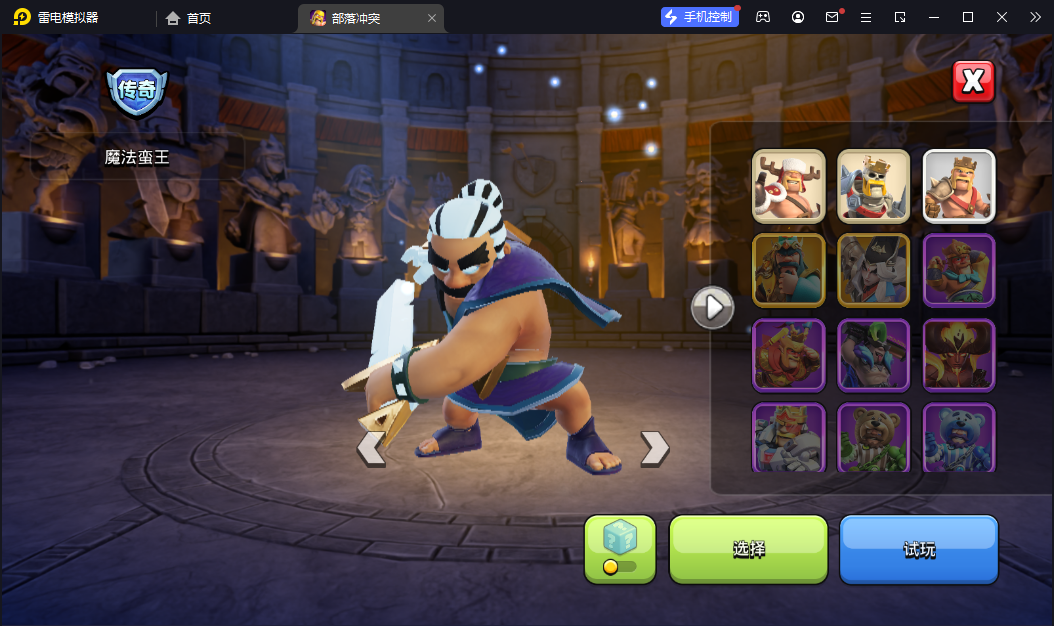
Task: Click the green 选择 button
Action: tap(748, 549)
